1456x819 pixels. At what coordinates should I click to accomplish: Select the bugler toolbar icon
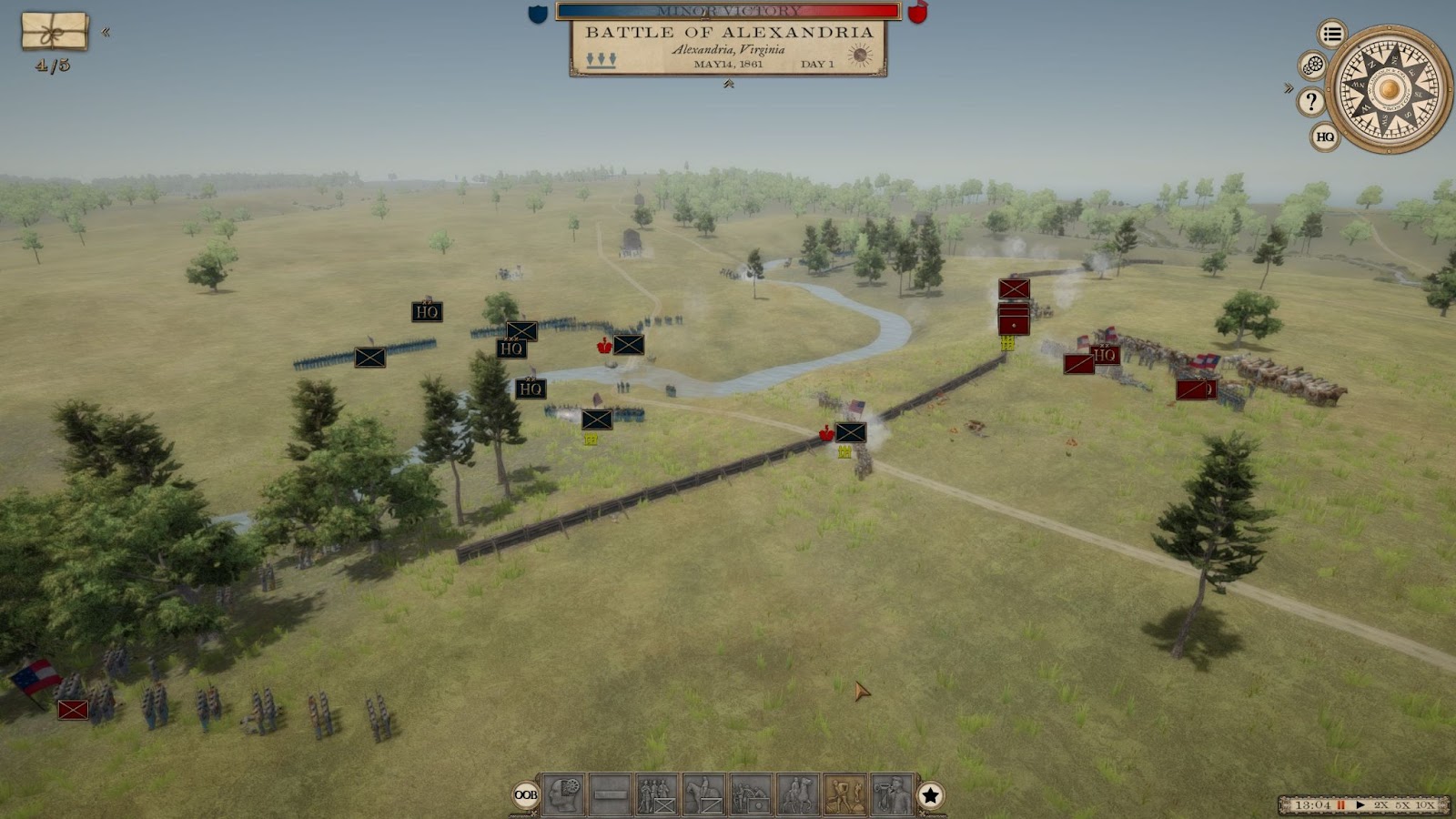(x=892, y=794)
